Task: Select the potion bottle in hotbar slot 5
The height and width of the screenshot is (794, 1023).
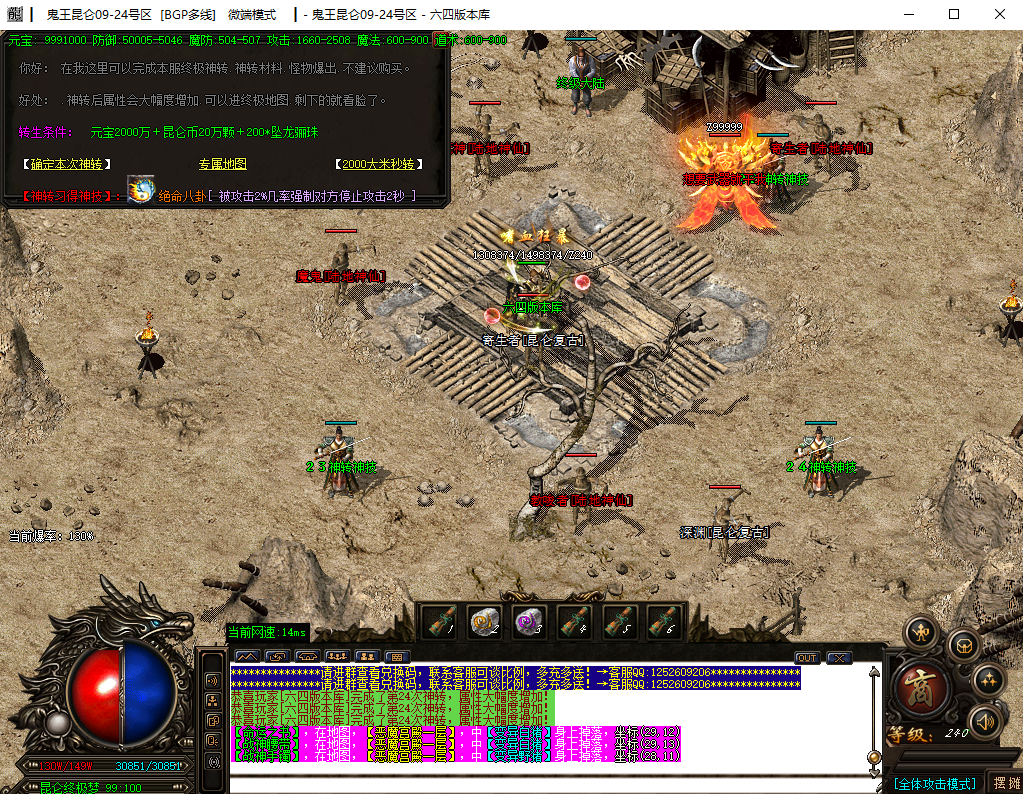Action: coord(620,622)
